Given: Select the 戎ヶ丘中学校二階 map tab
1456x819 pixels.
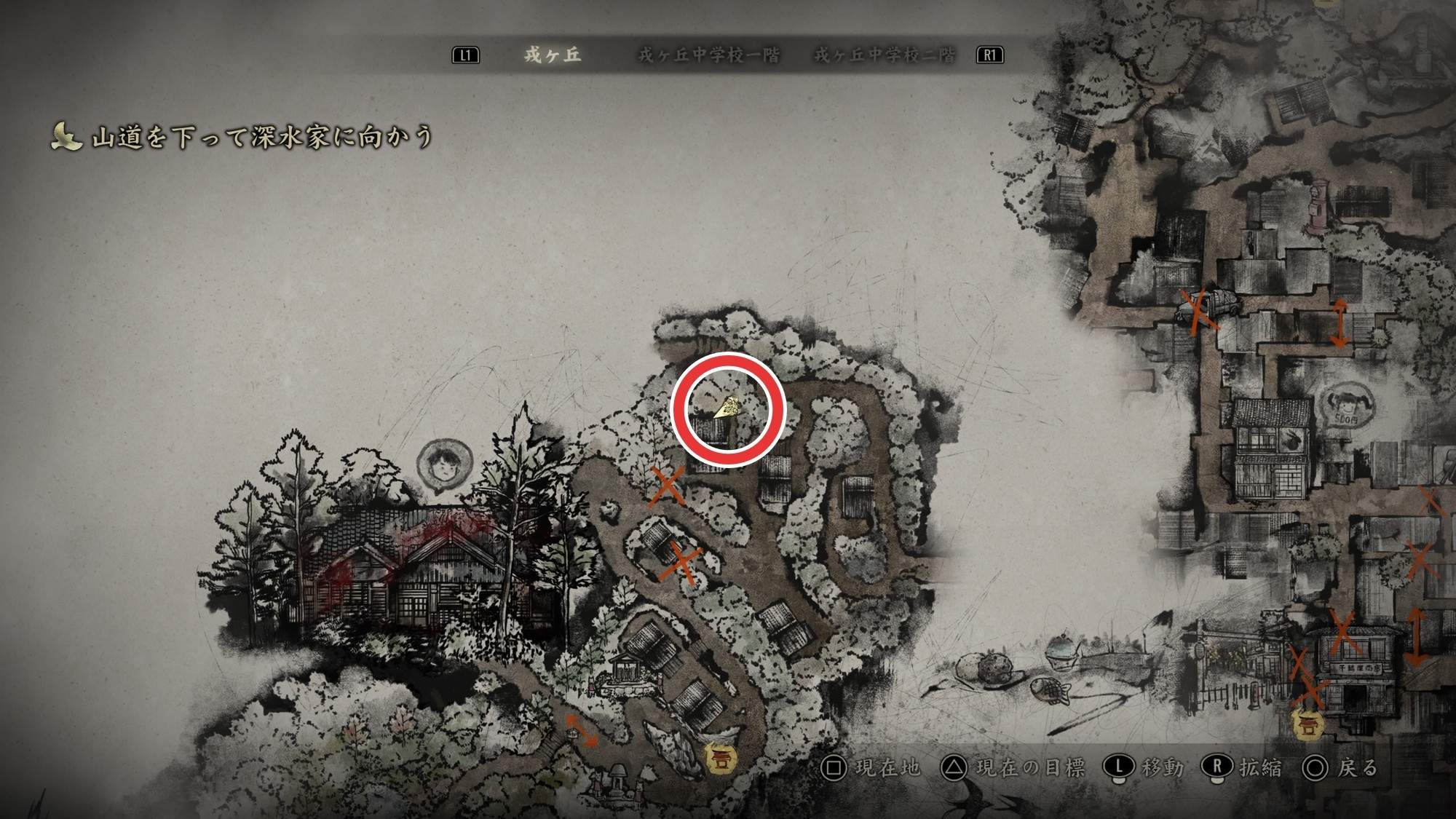Looking at the screenshot, I should tap(885, 55).
